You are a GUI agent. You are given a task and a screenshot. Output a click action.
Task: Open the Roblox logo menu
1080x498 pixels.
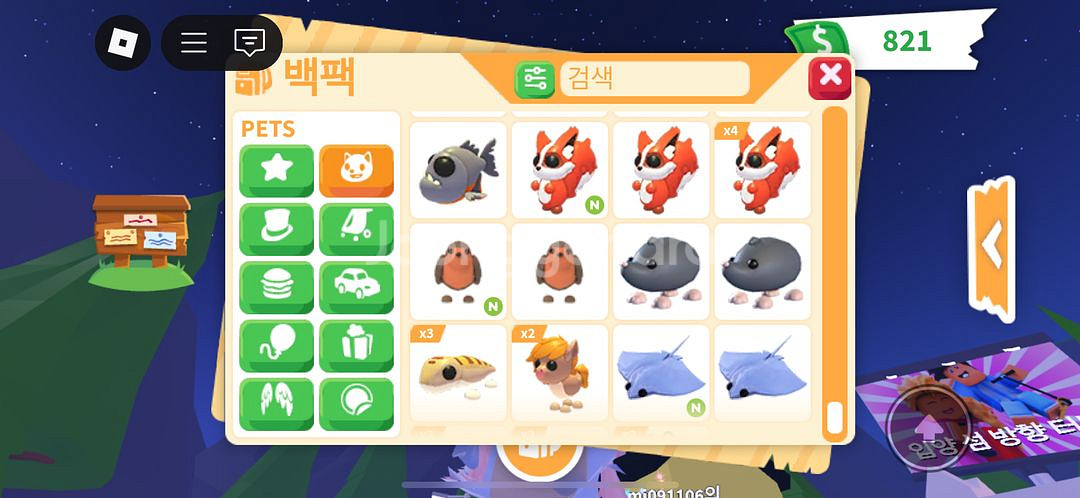coord(122,43)
